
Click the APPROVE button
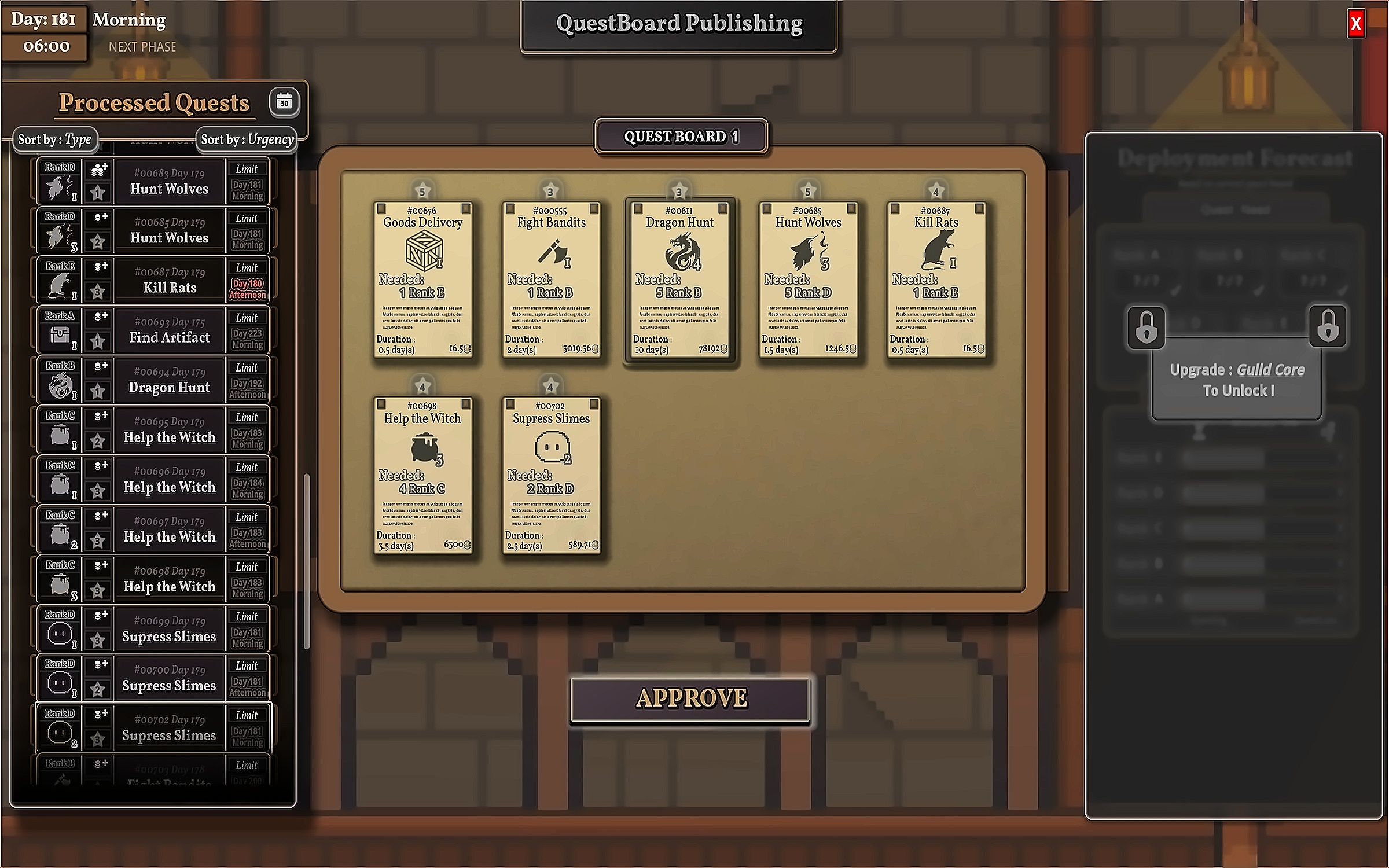pos(690,699)
